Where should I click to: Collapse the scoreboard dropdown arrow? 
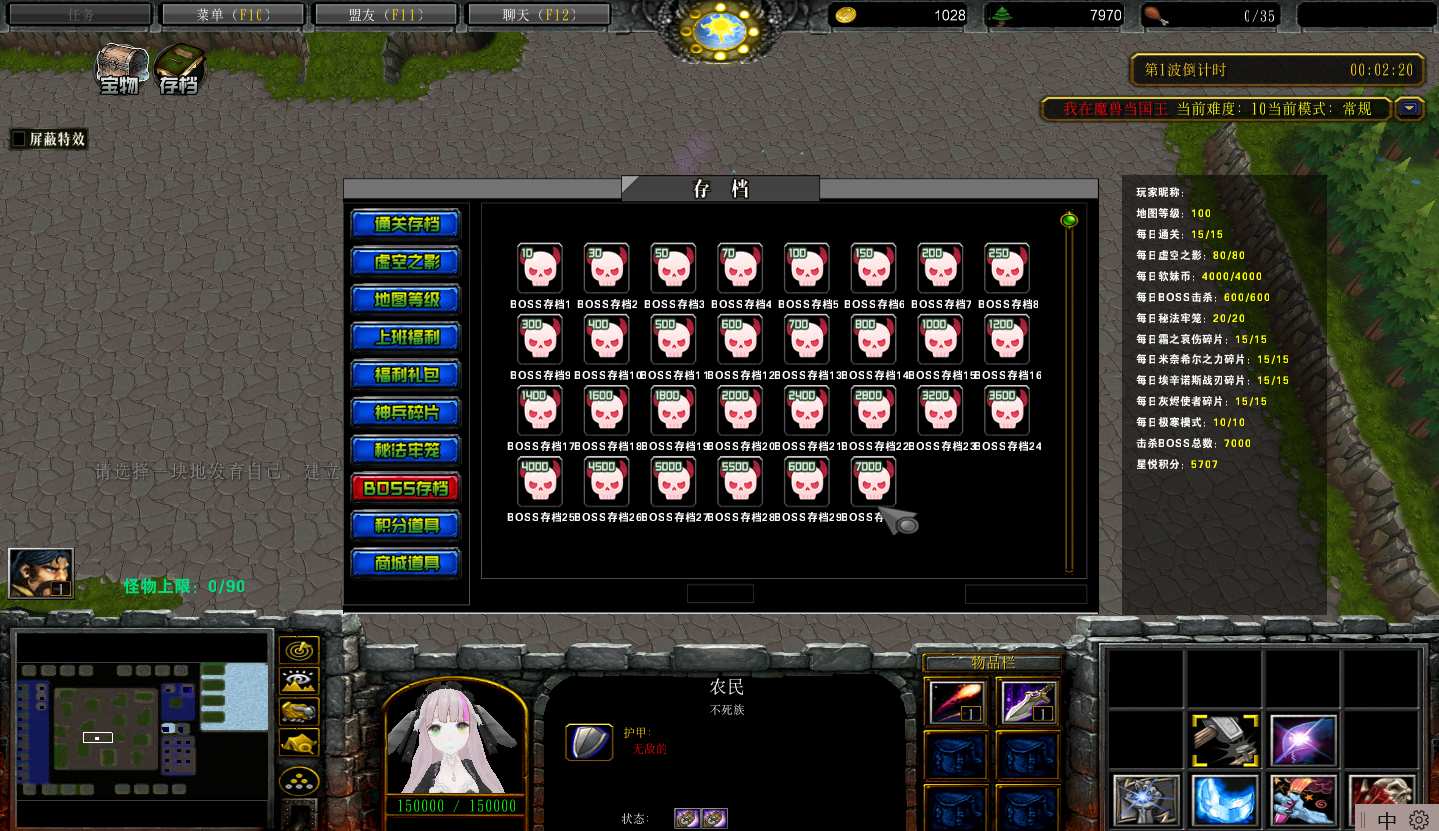click(x=1410, y=109)
